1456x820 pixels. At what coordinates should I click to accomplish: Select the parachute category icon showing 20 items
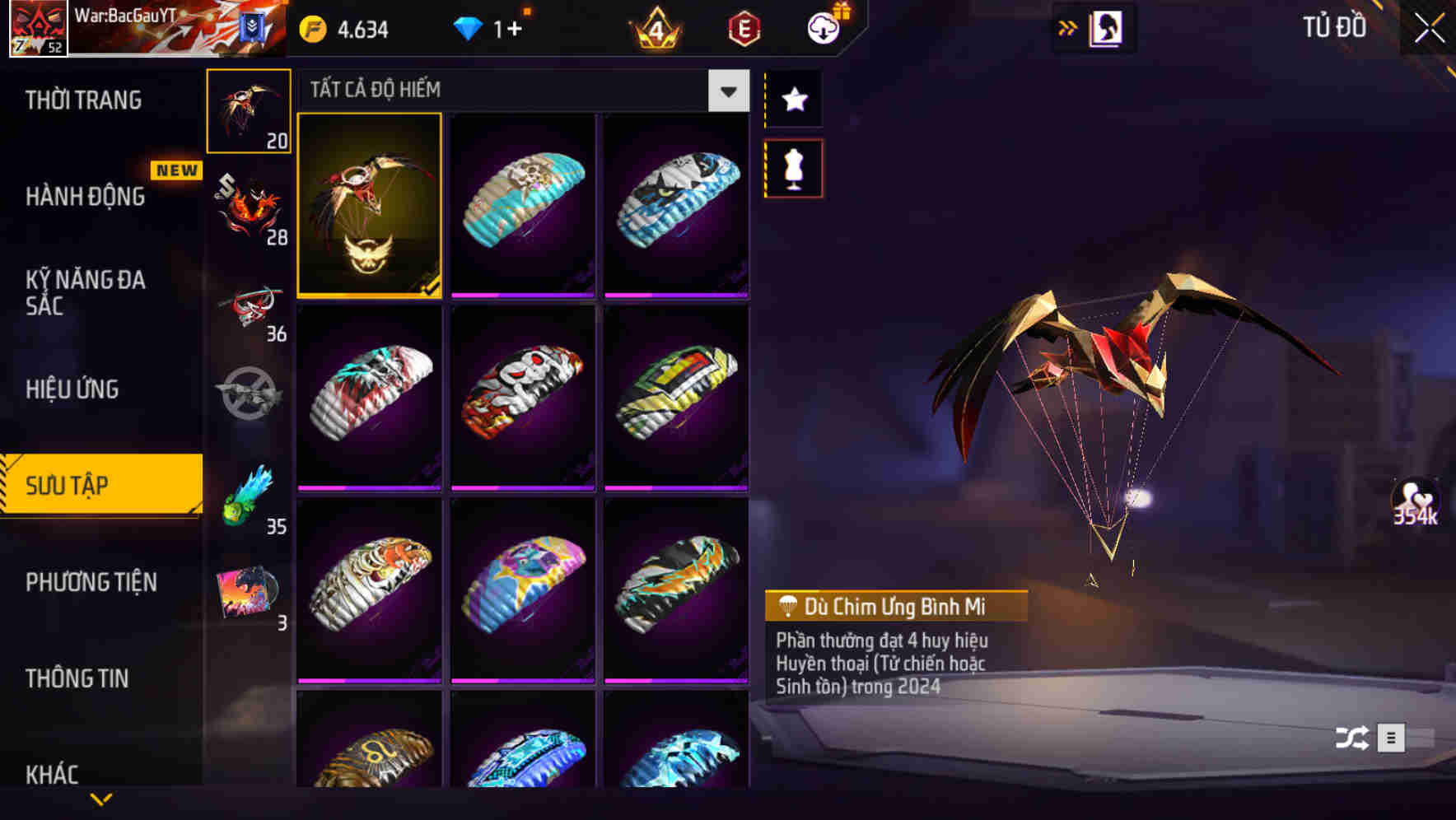point(249,109)
